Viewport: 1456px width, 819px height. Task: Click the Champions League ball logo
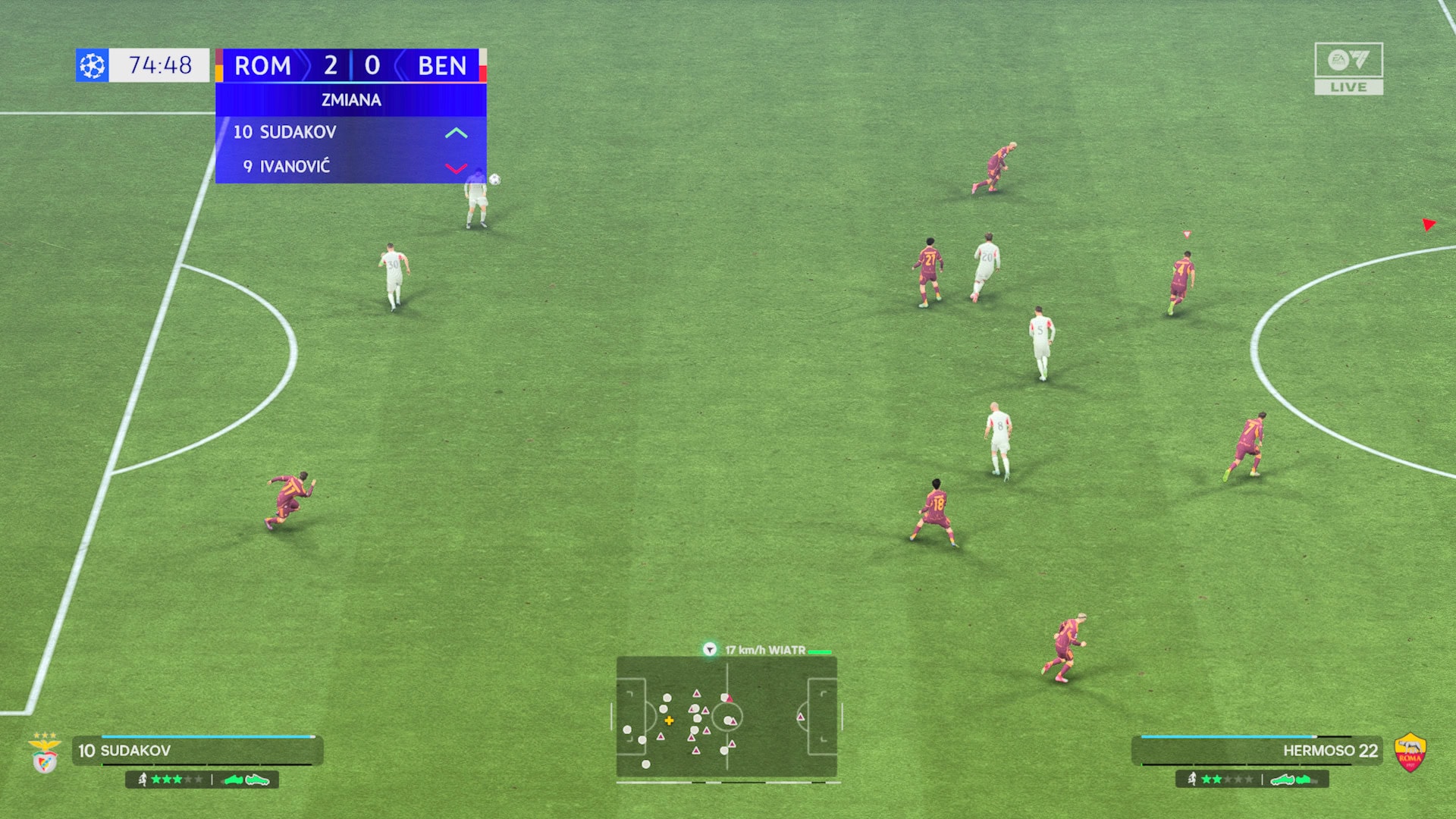point(93,66)
